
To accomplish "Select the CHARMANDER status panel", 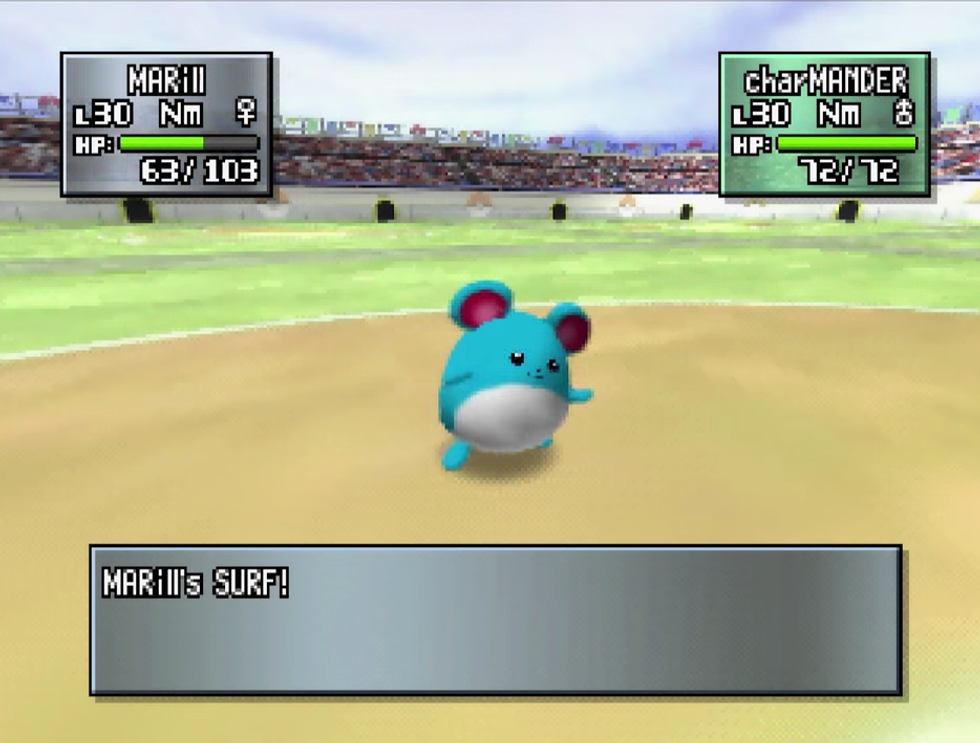I will click(824, 124).
